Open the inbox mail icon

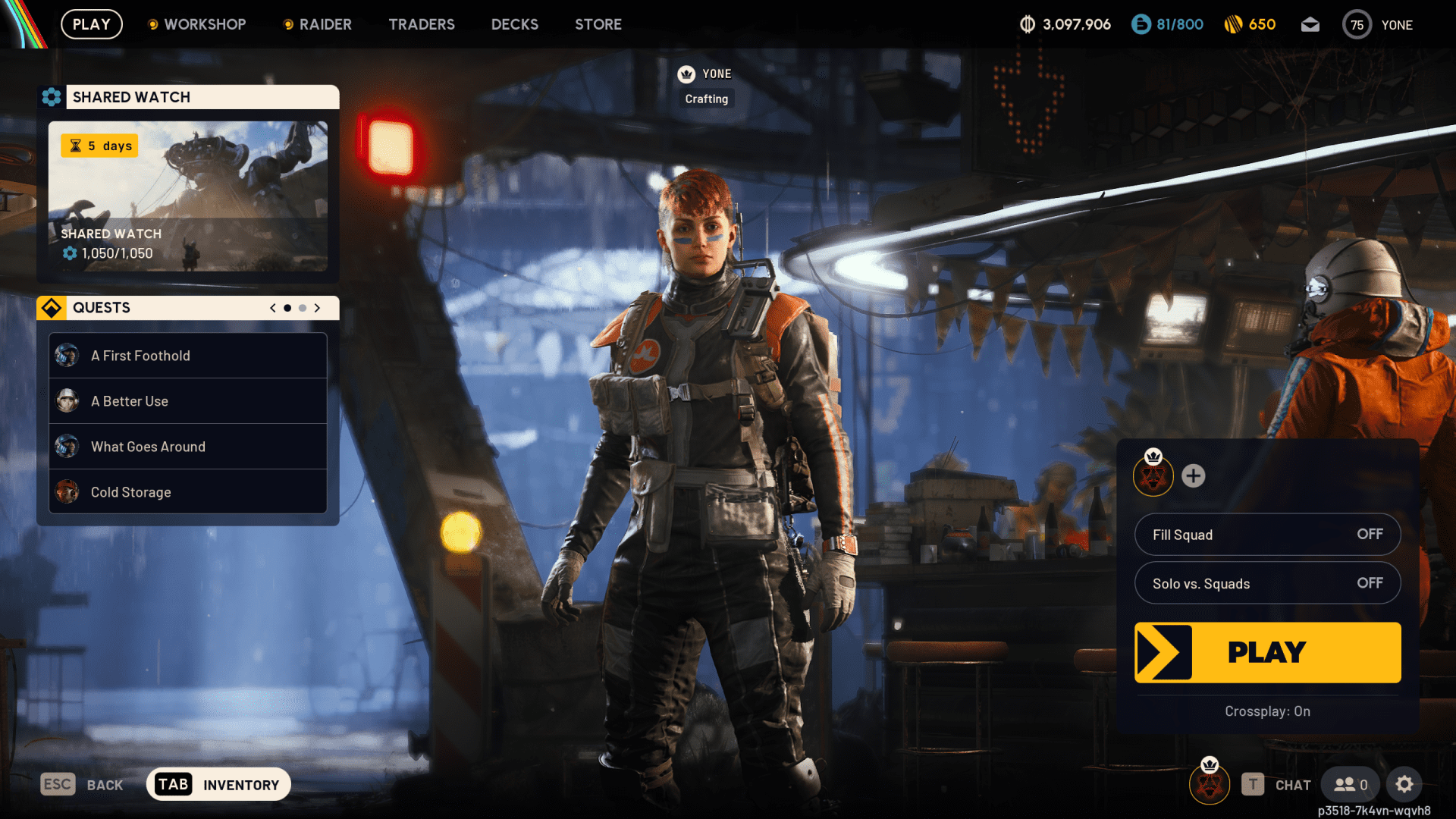(x=1310, y=24)
